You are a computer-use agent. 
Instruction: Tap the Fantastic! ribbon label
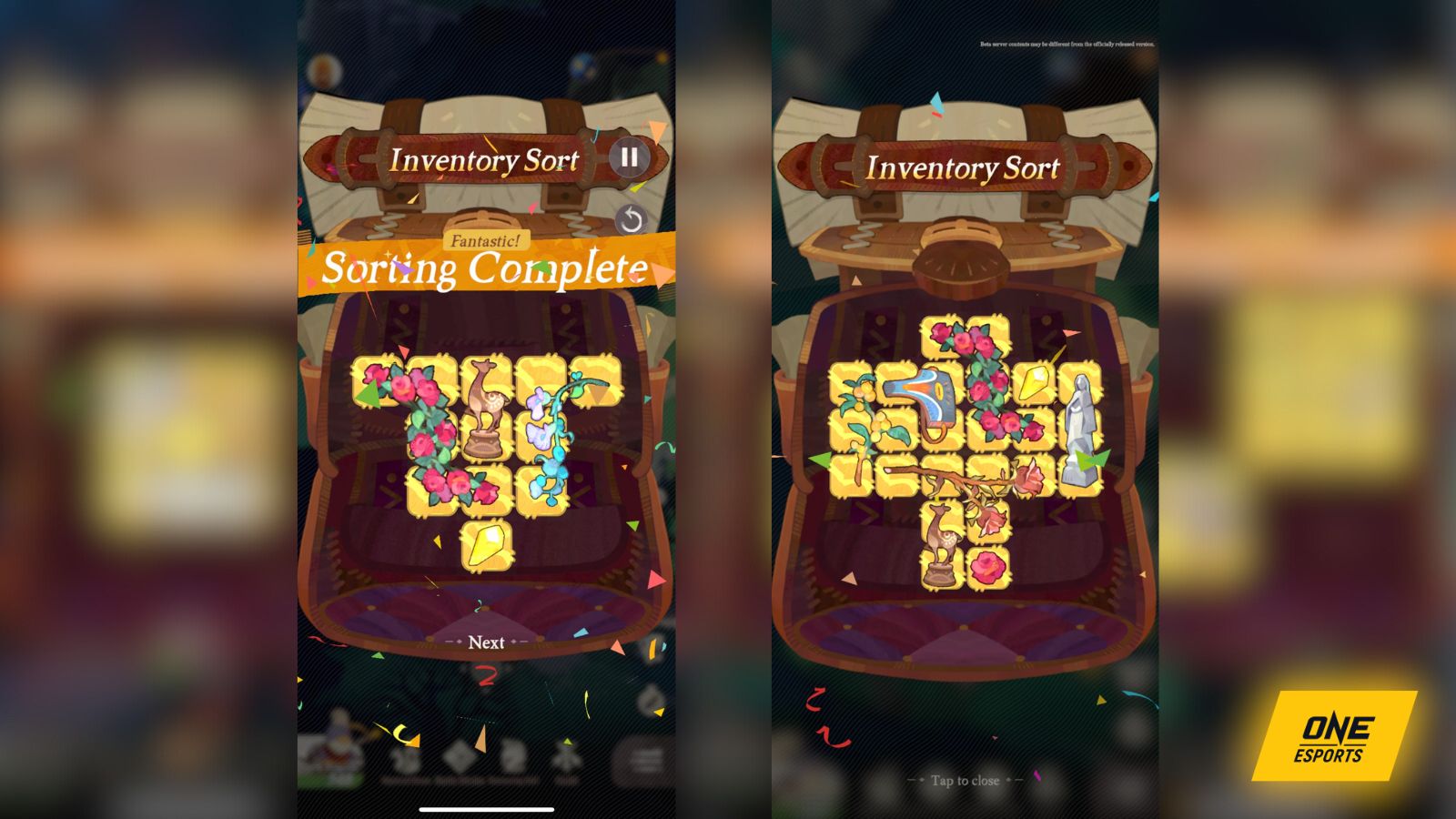(x=484, y=241)
